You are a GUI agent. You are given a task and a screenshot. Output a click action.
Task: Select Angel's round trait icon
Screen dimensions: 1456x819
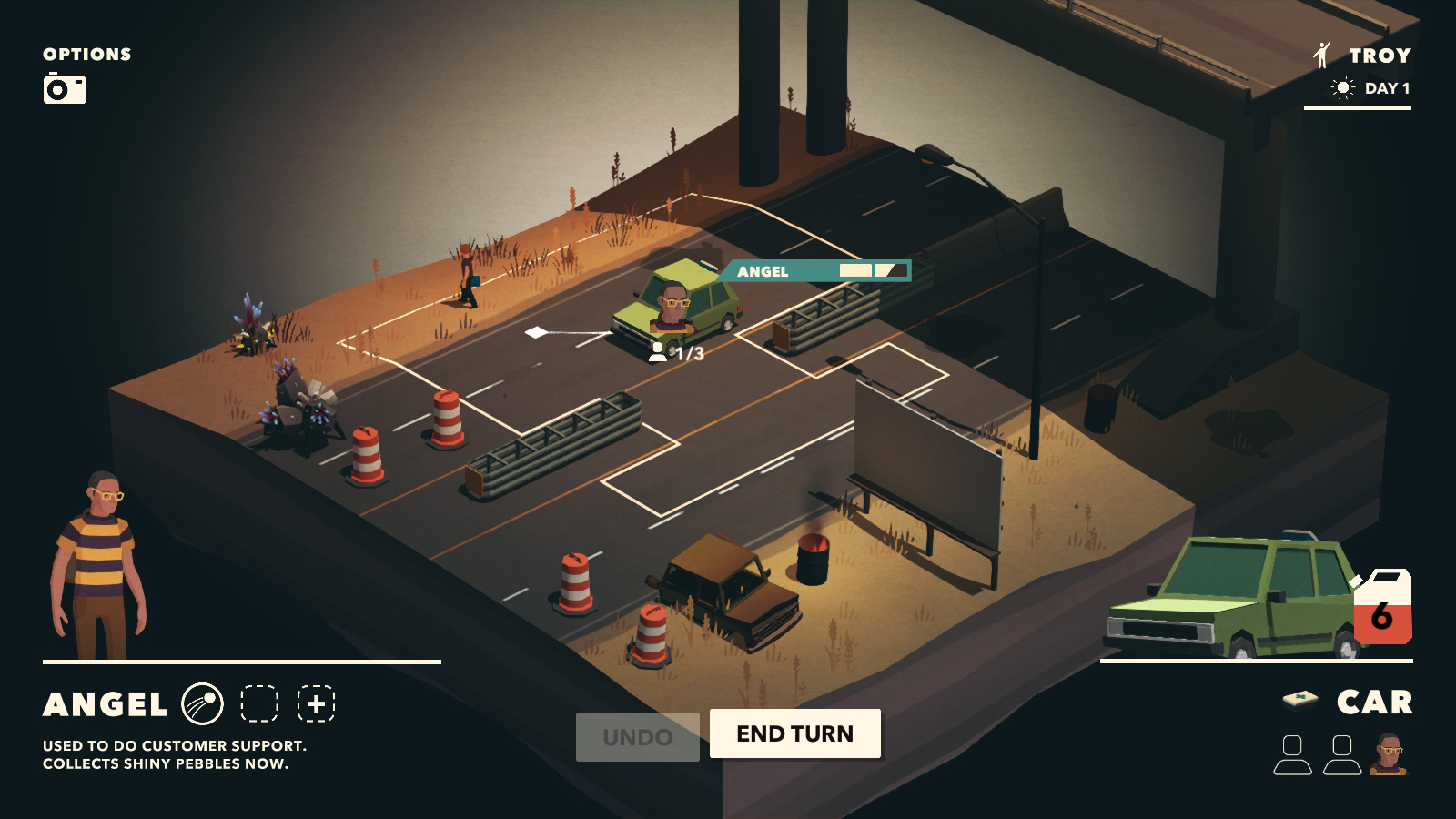[x=202, y=703]
